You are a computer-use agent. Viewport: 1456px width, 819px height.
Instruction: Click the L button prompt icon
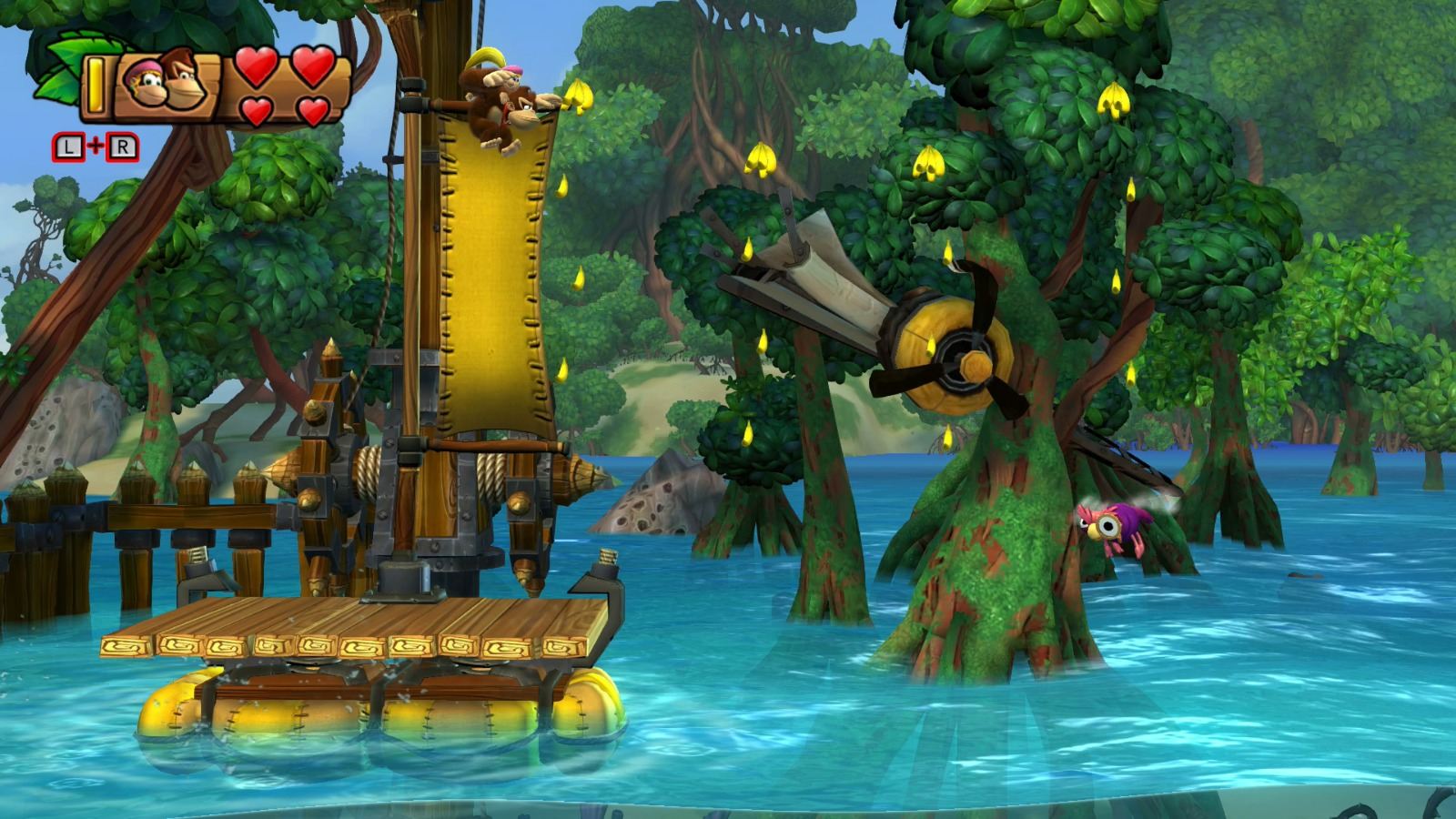coord(67,146)
